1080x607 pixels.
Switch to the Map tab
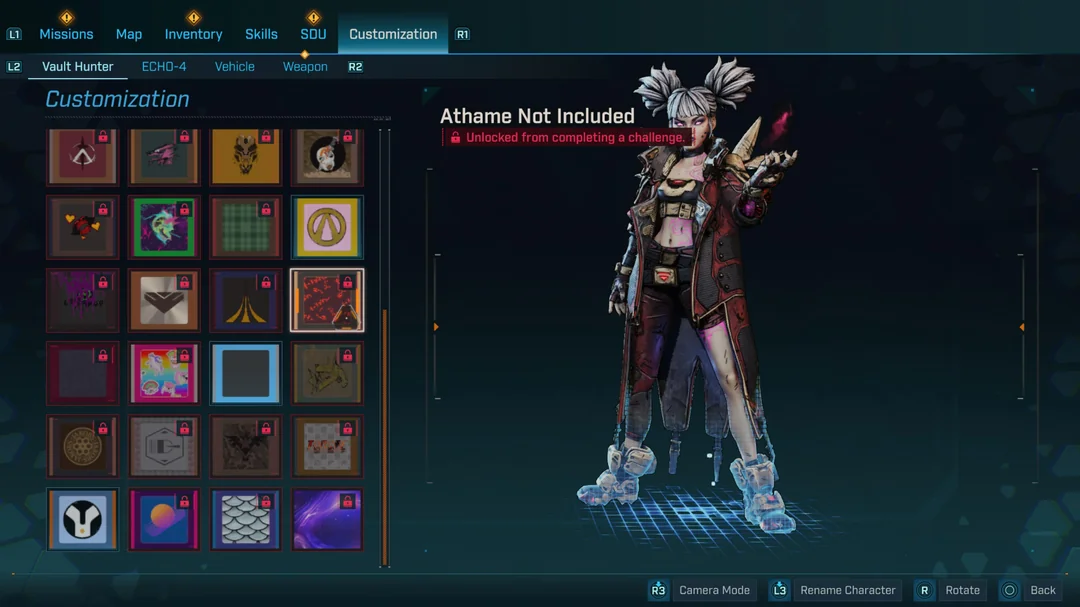[129, 34]
